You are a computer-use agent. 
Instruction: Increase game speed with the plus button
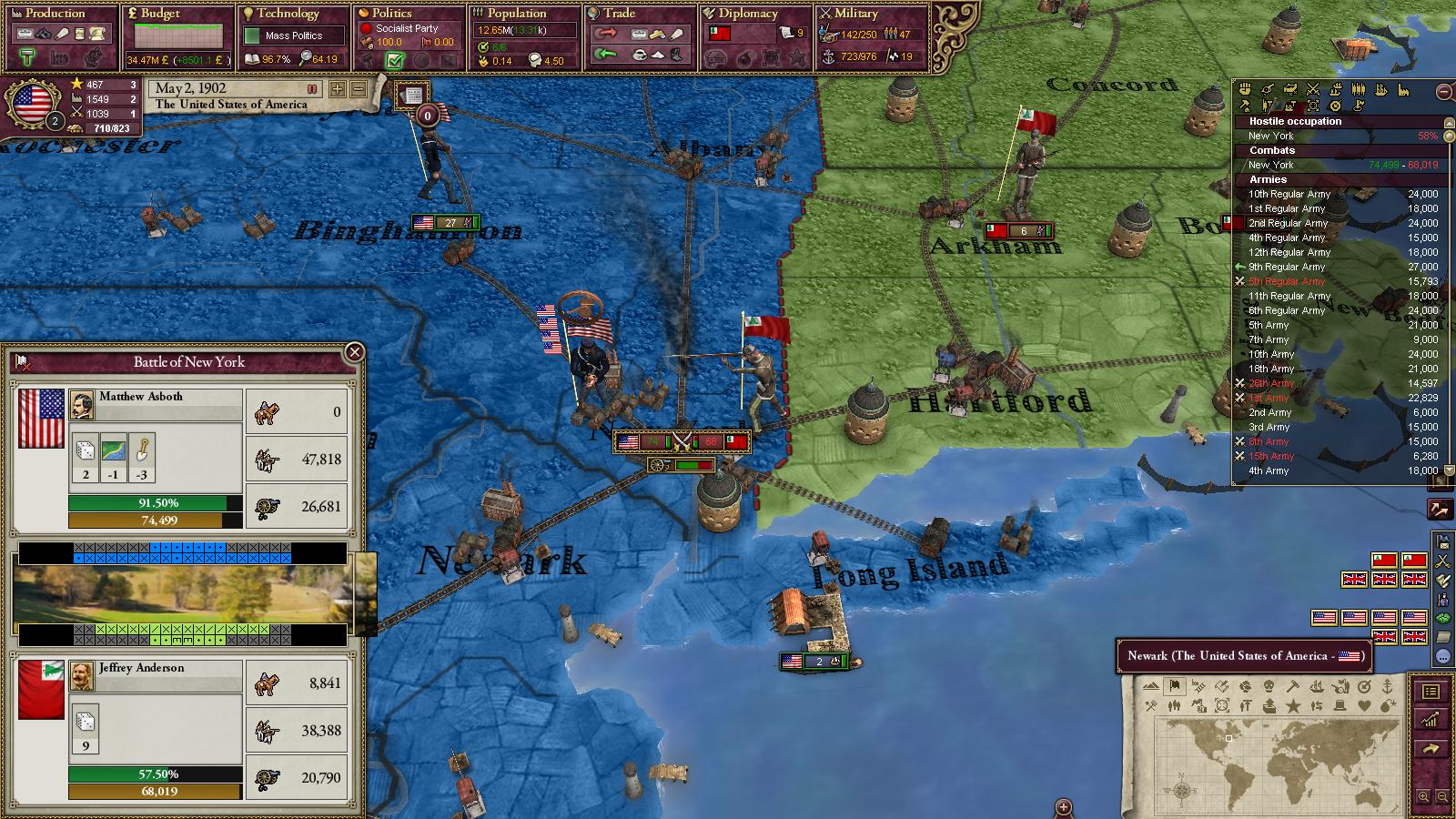tap(338, 89)
